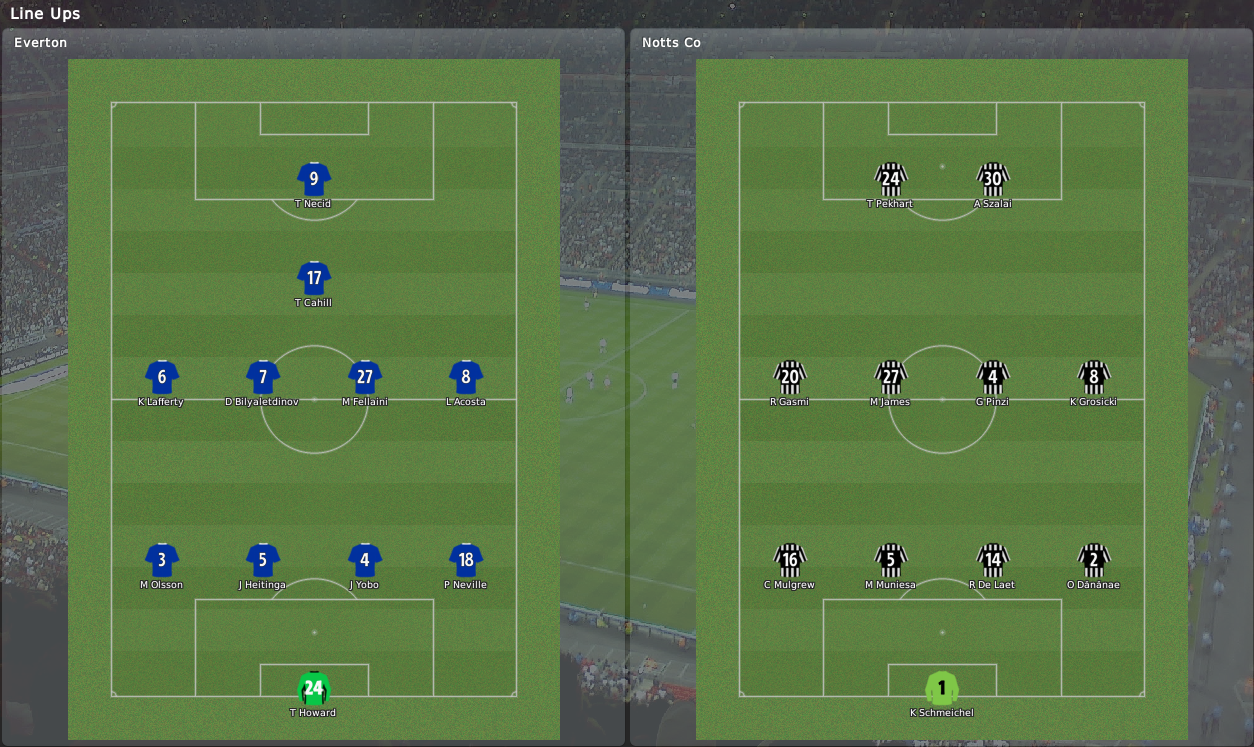Open M Fellaini's number 27 shirt

pos(365,377)
